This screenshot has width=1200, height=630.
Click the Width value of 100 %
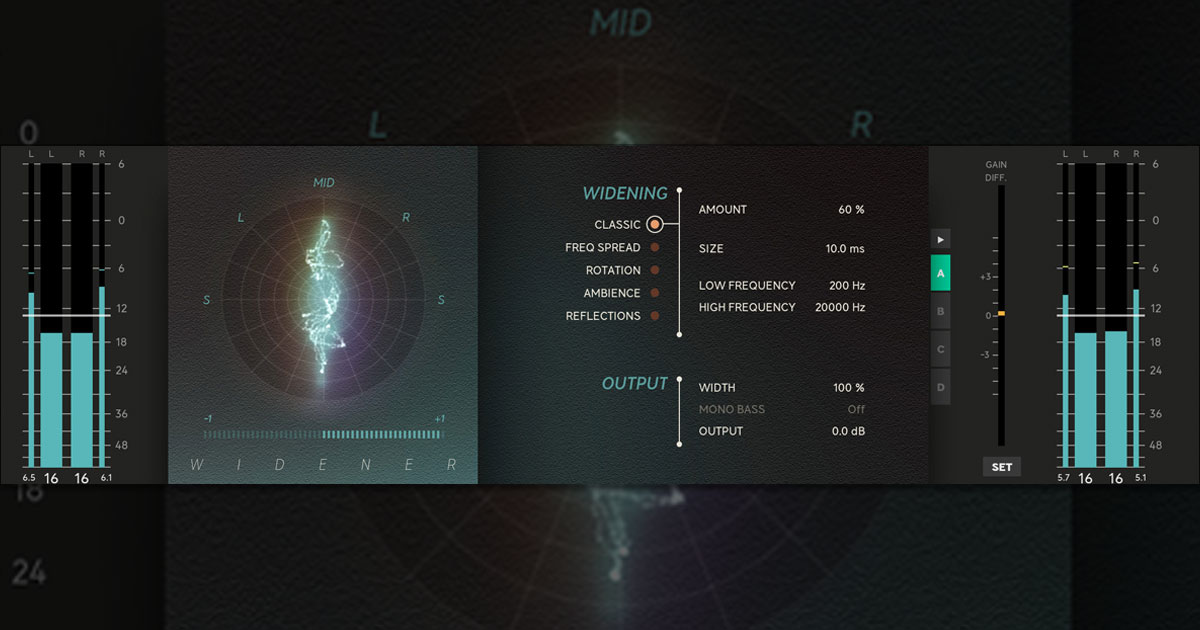pos(848,388)
